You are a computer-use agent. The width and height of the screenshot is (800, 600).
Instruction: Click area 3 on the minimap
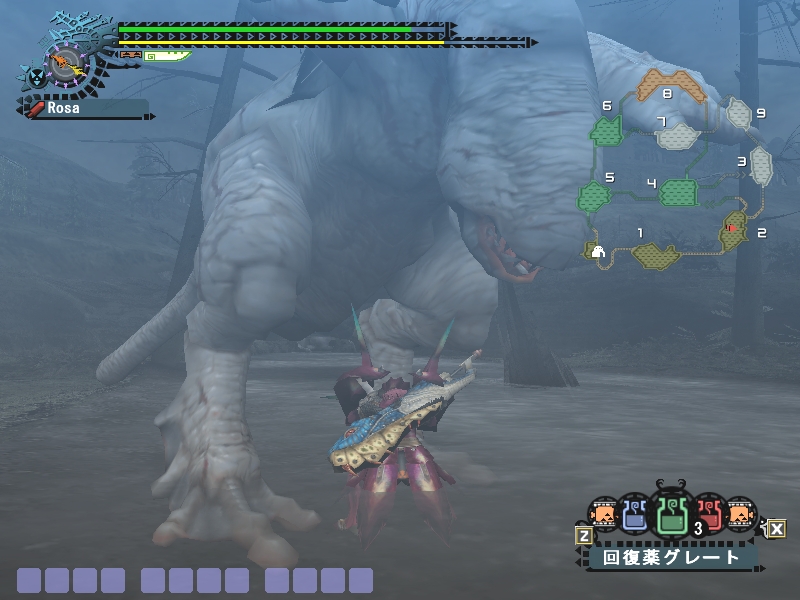pos(761,166)
